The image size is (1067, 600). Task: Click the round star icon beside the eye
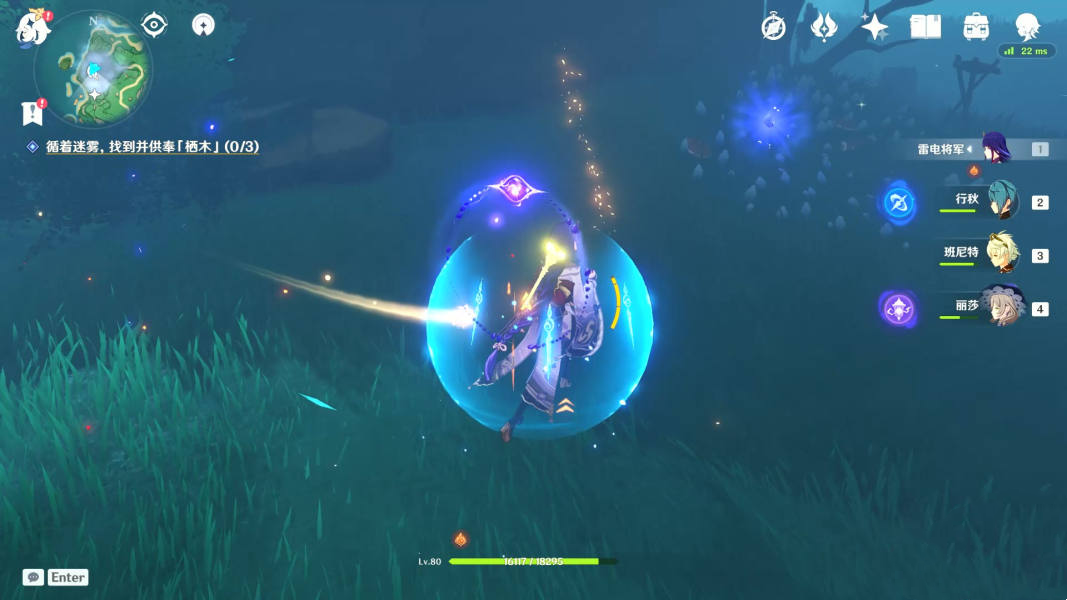point(203,24)
